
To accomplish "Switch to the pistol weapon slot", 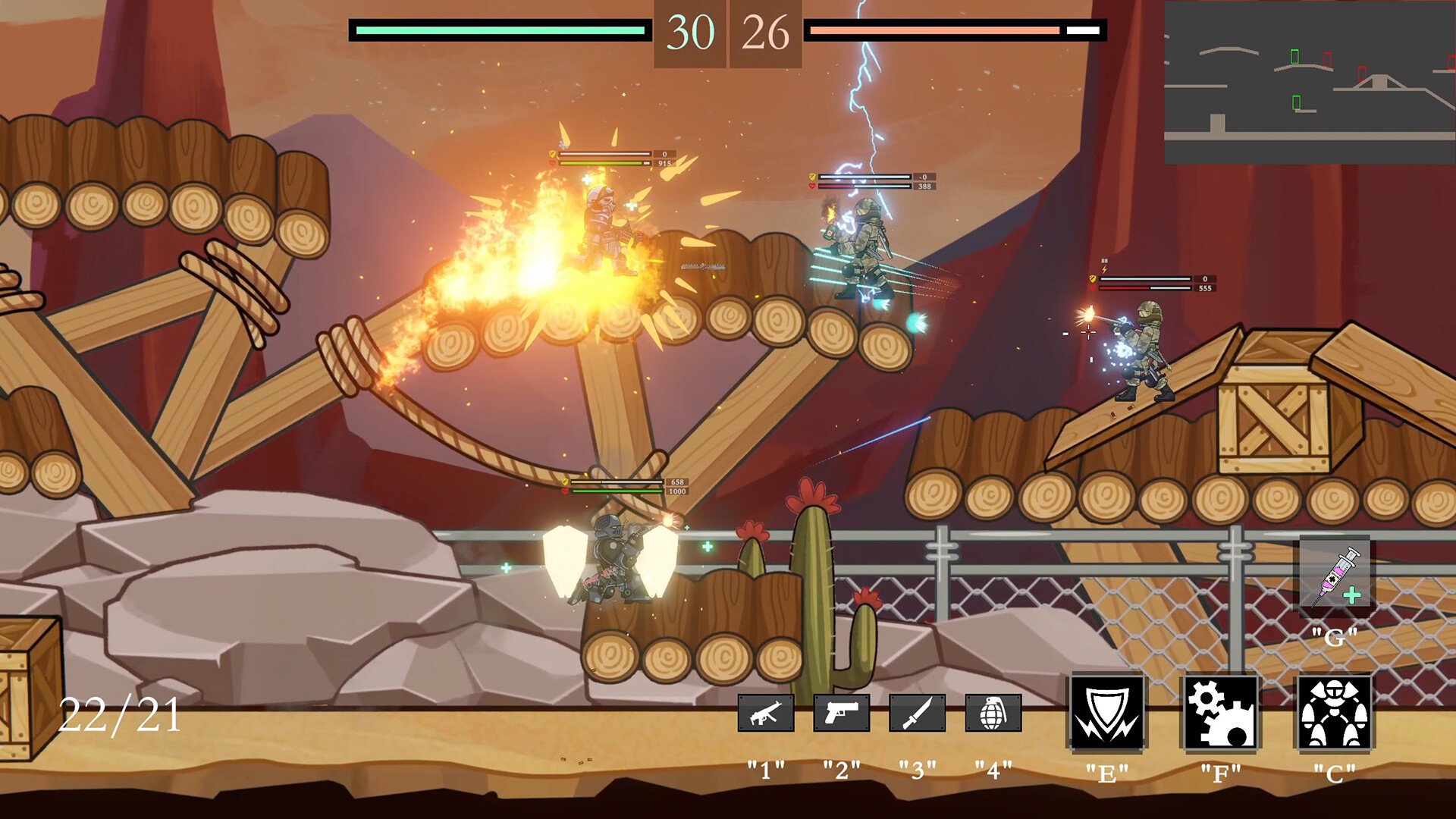I will coord(842,713).
